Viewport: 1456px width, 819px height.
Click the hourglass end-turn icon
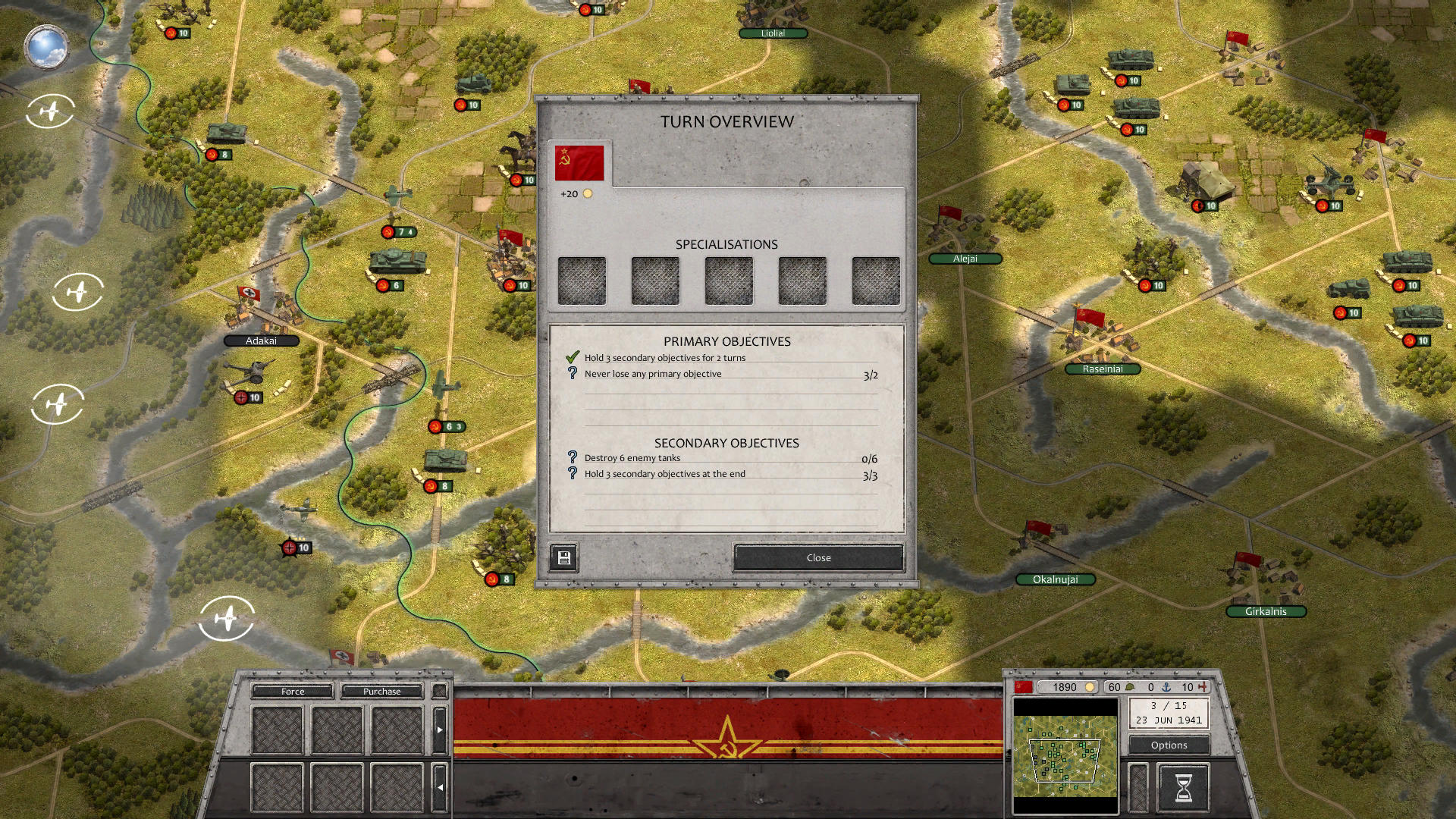click(x=1185, y=786)
